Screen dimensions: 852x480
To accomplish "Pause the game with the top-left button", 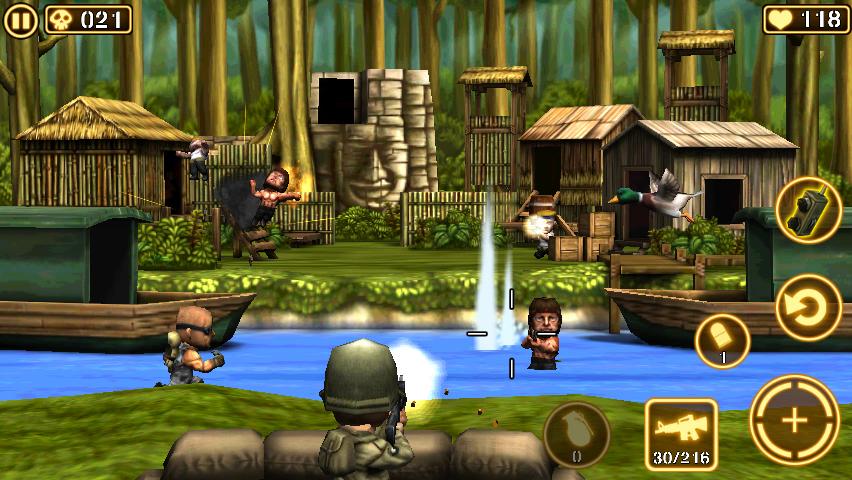I will click(x=21, y=19).
